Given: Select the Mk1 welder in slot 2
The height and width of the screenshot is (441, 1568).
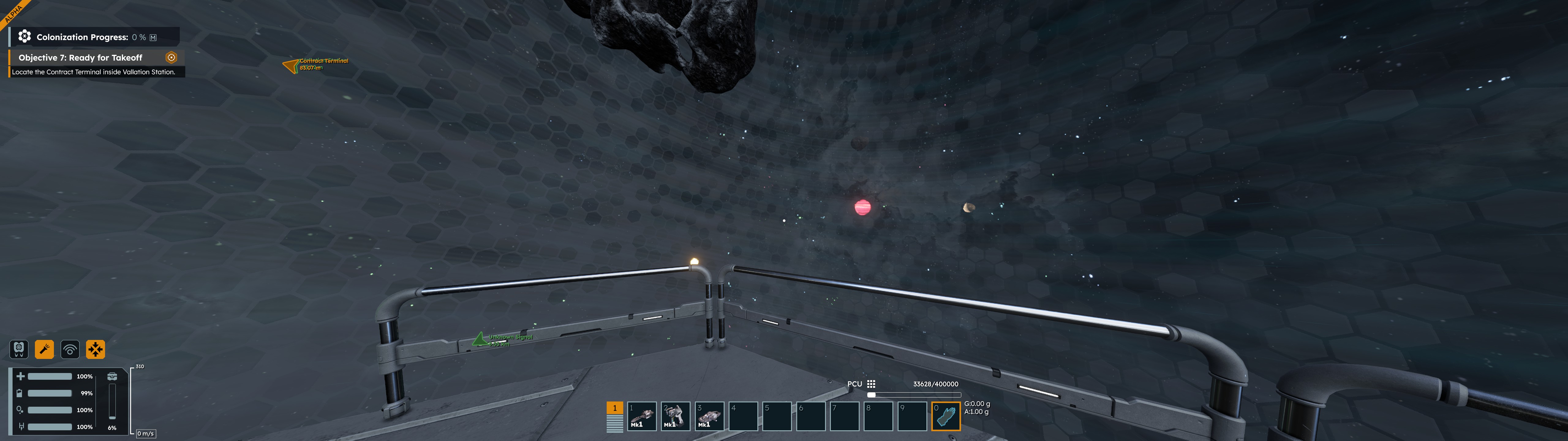Looking at the screenshot, I should point(675,417).
